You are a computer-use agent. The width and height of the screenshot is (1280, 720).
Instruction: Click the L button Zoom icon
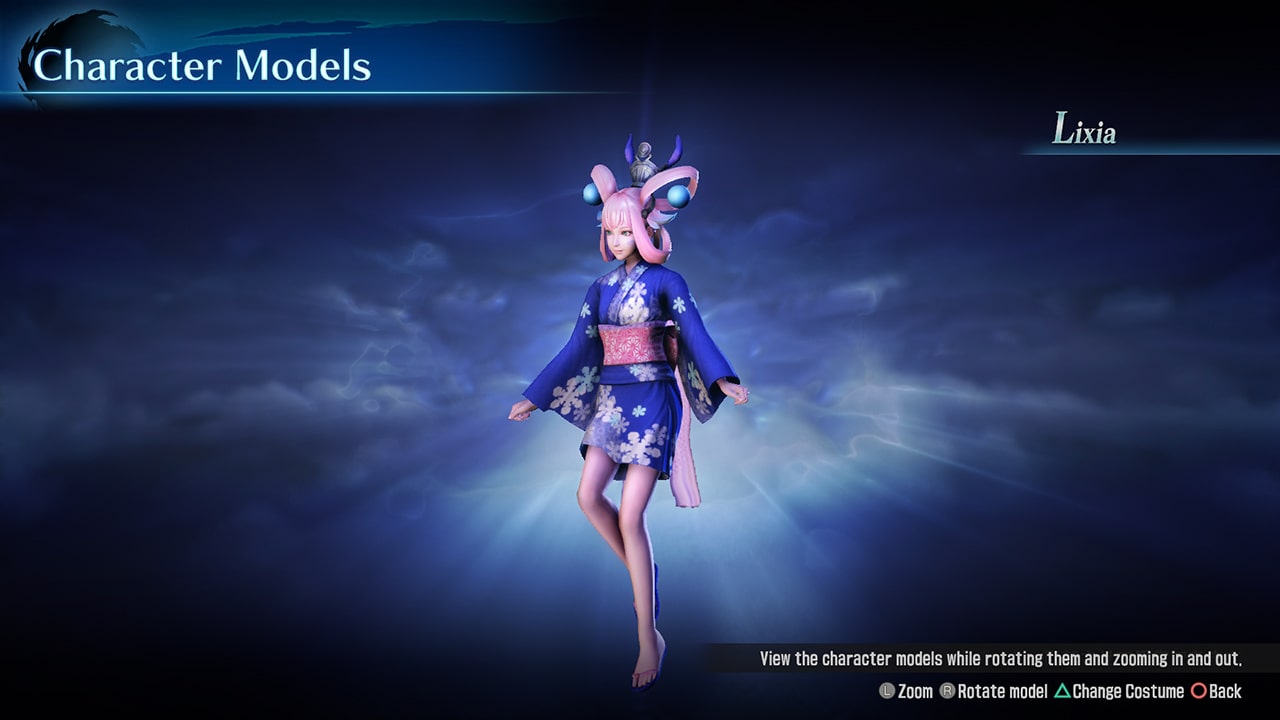coord(889,691)
